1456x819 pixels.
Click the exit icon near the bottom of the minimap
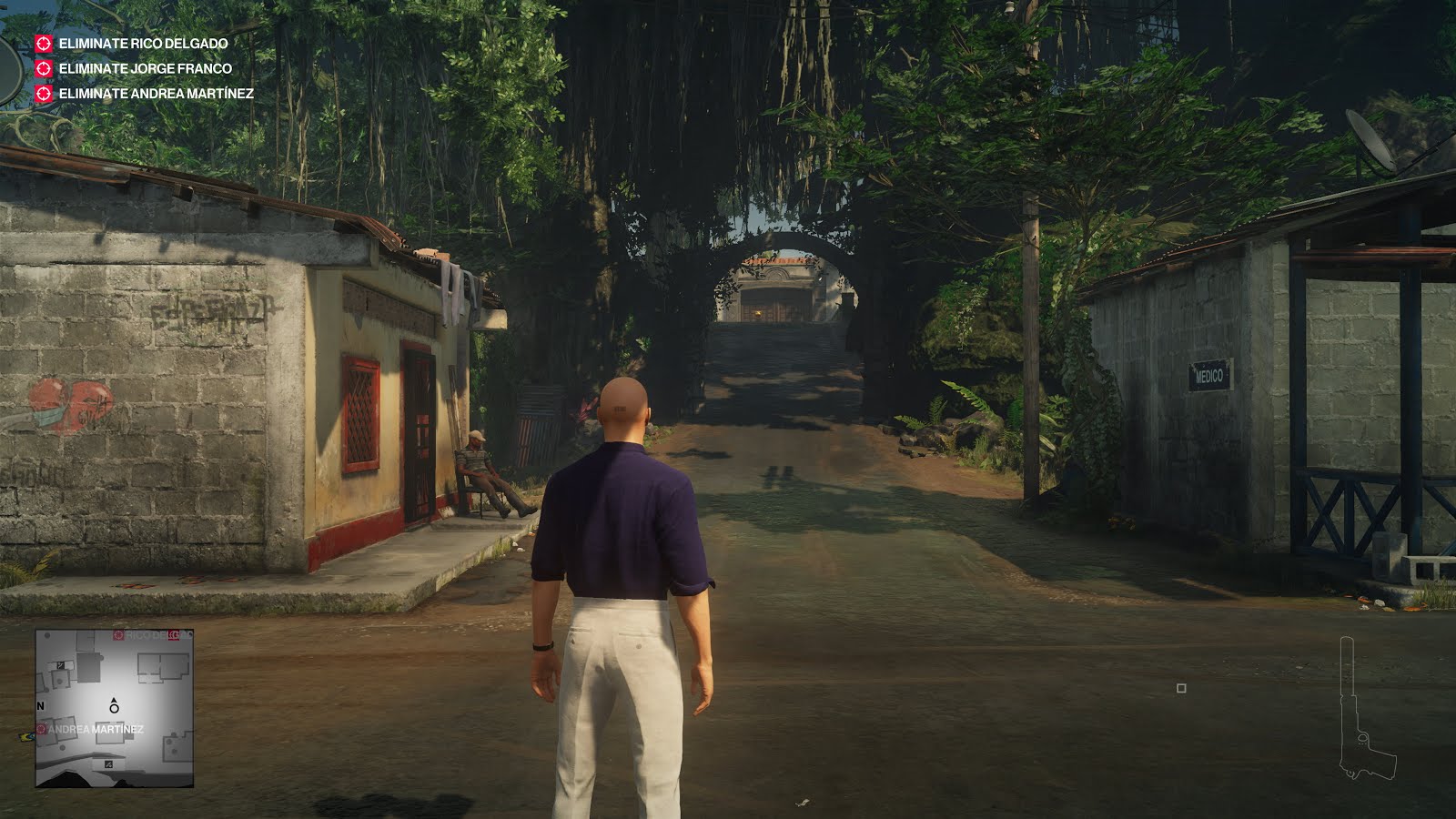(x=108, y=764)
